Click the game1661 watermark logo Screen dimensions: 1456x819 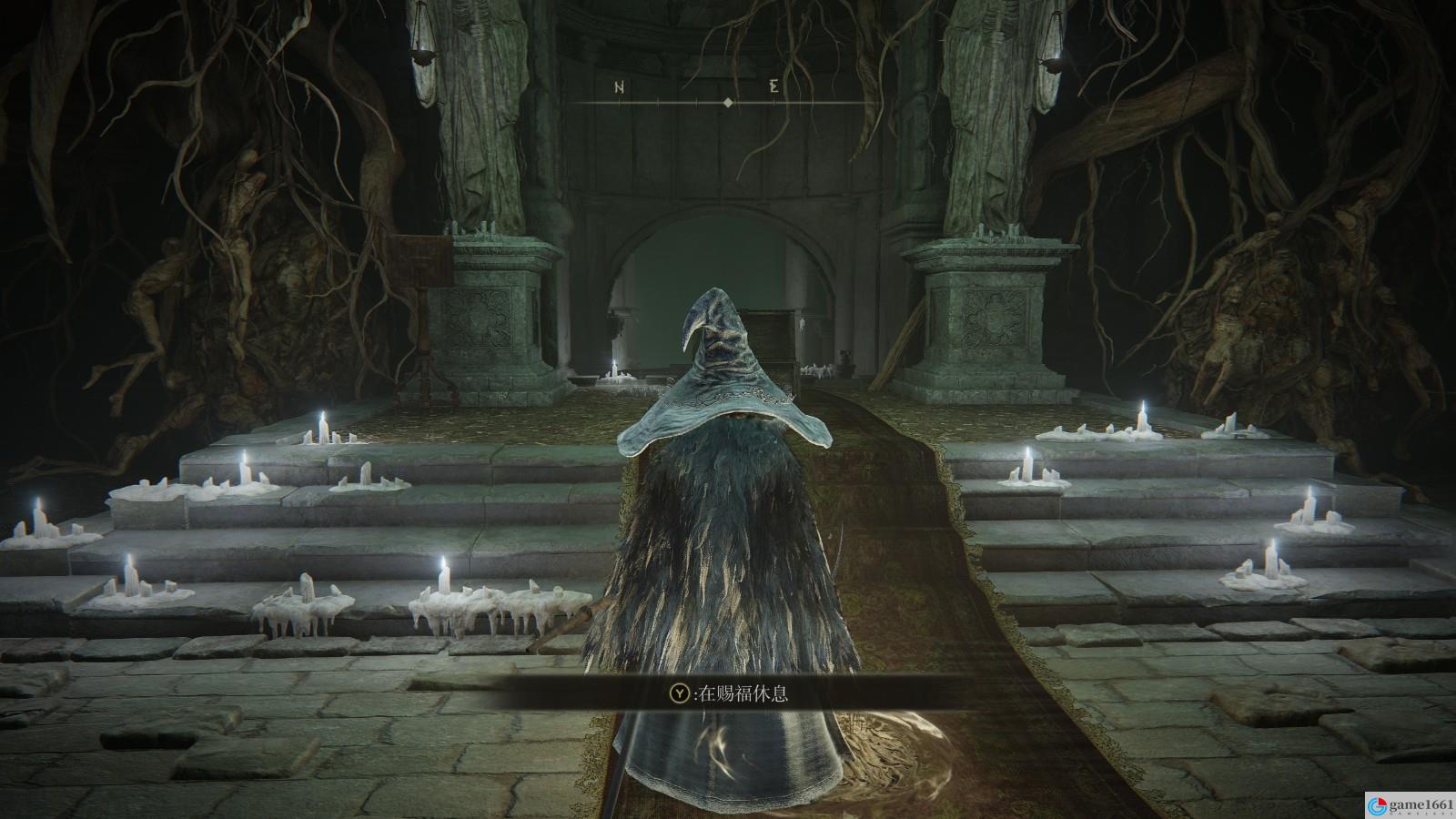coord(1400,804)
